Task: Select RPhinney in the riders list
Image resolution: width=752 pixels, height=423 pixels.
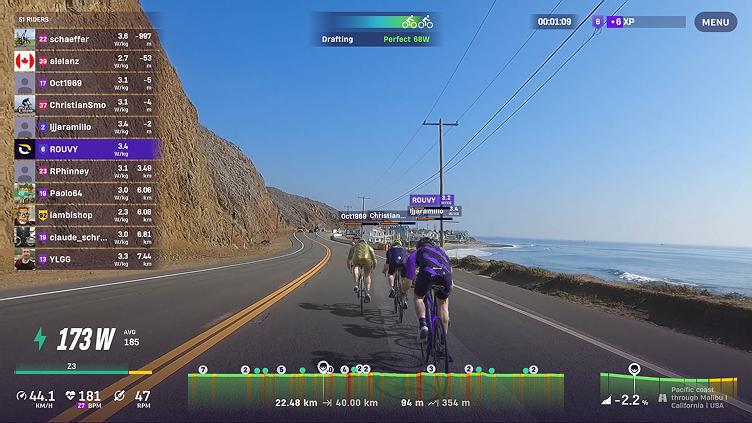Action: (86, 171)
